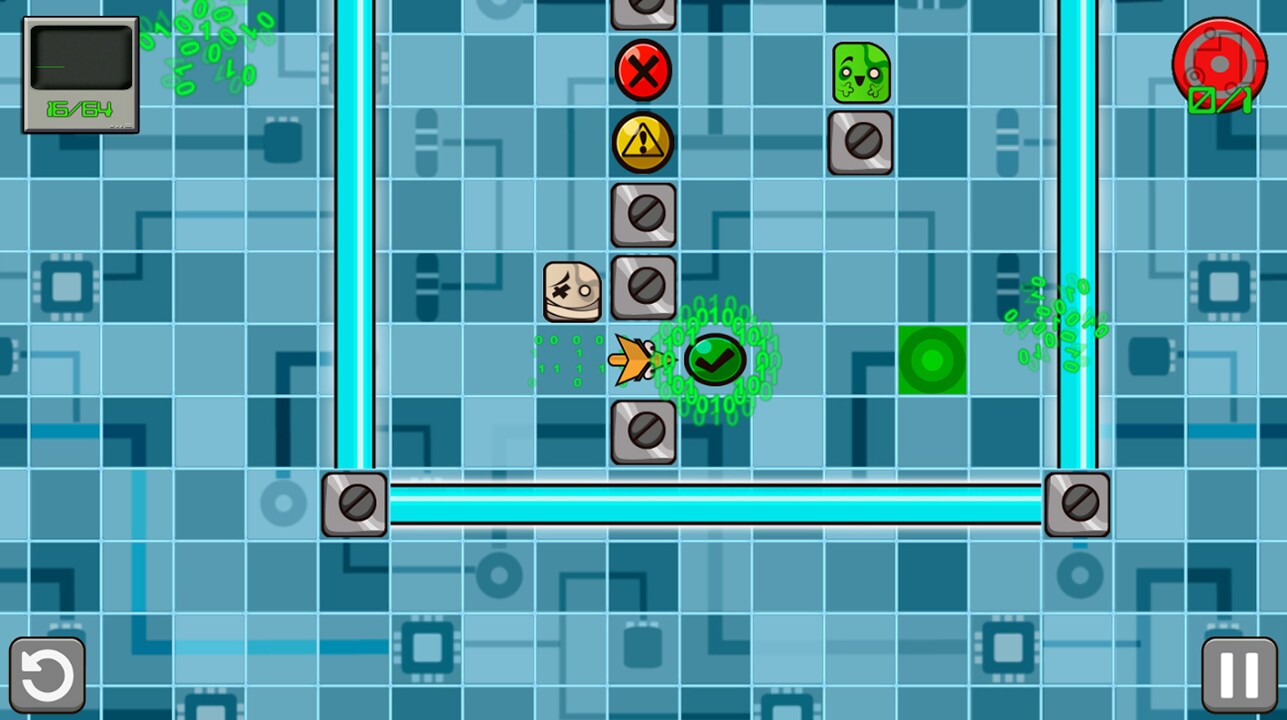Click the horizontal laser beam at the bottom
This screenshot has width=1287, height=720.
click(716, 502)
